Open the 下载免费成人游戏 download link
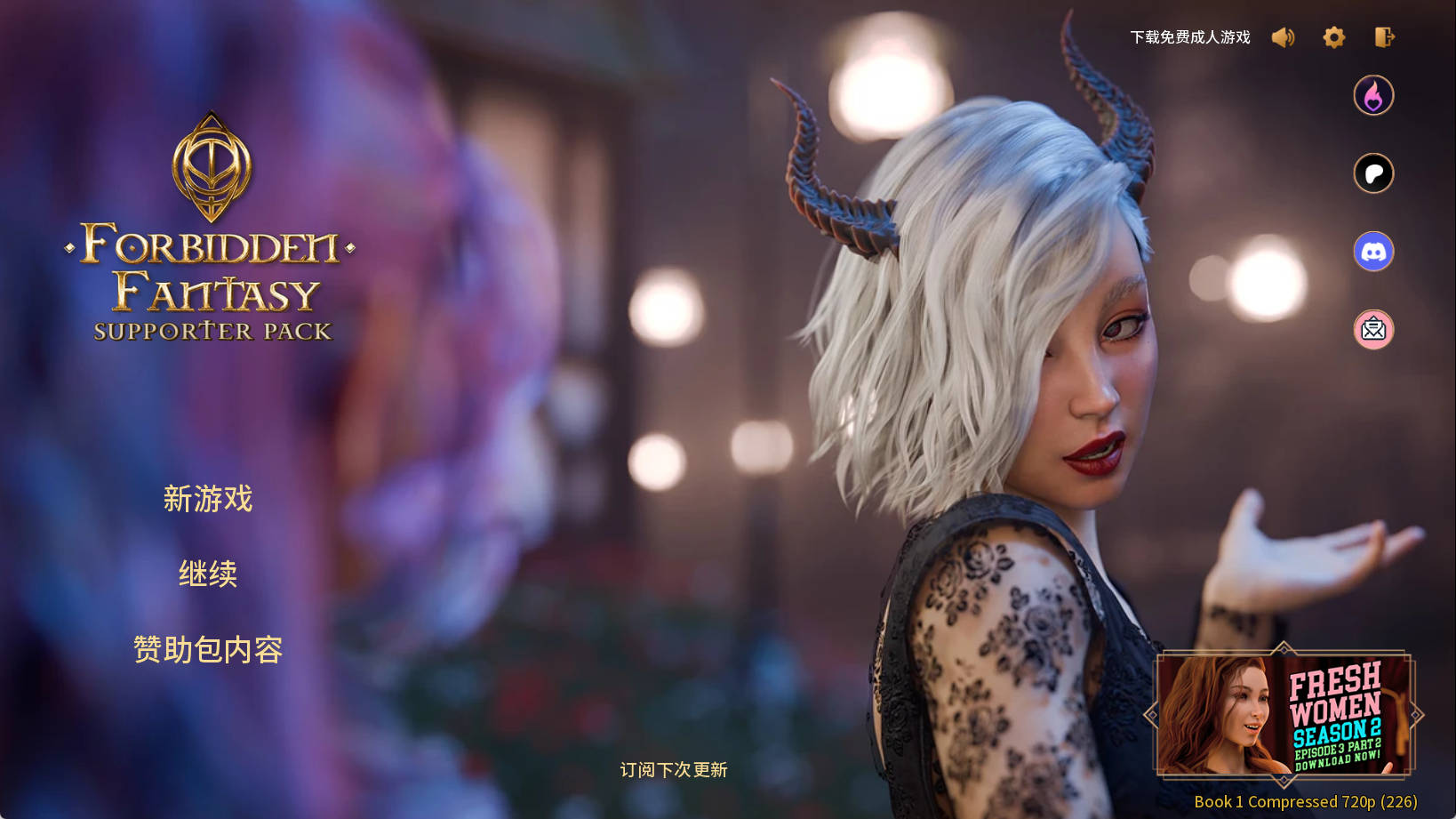 pyautogui.click(x=1189, y=37)
